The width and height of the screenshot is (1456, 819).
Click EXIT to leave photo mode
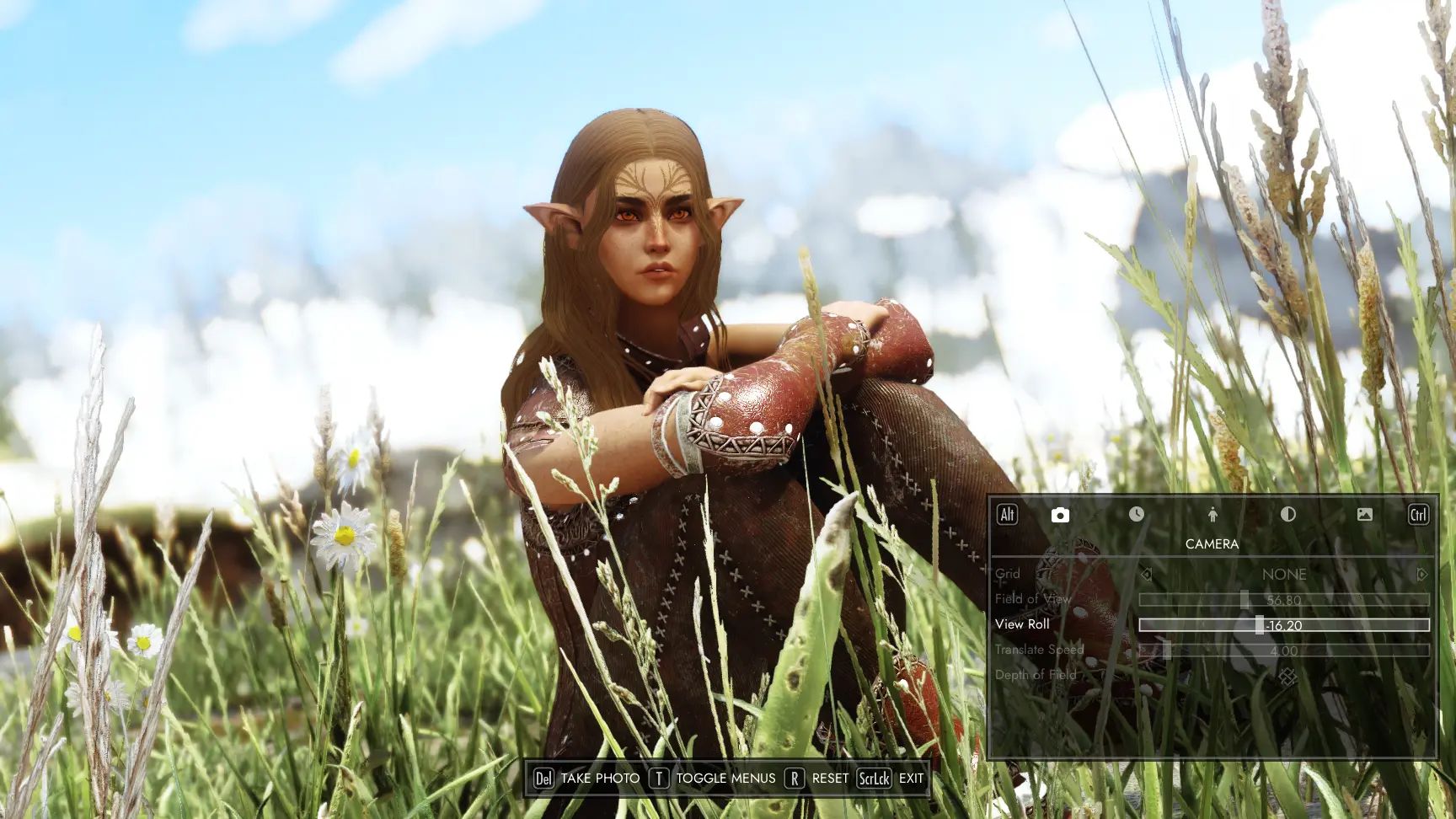[x=913, y=779]
